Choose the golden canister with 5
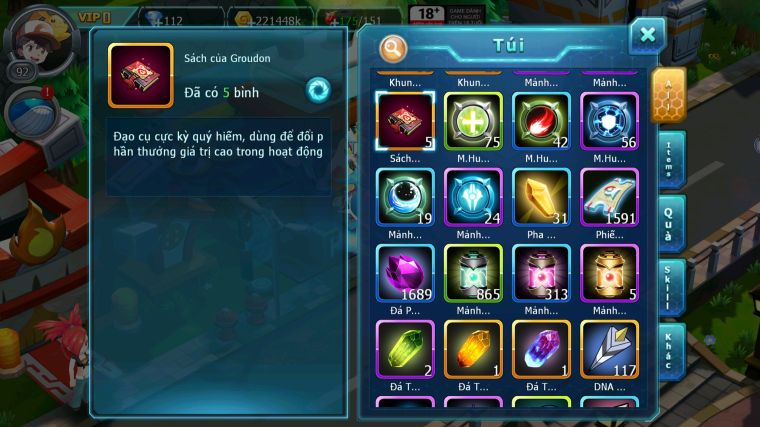Viewport: 760px width, 427px height. [x=609, y=273]
